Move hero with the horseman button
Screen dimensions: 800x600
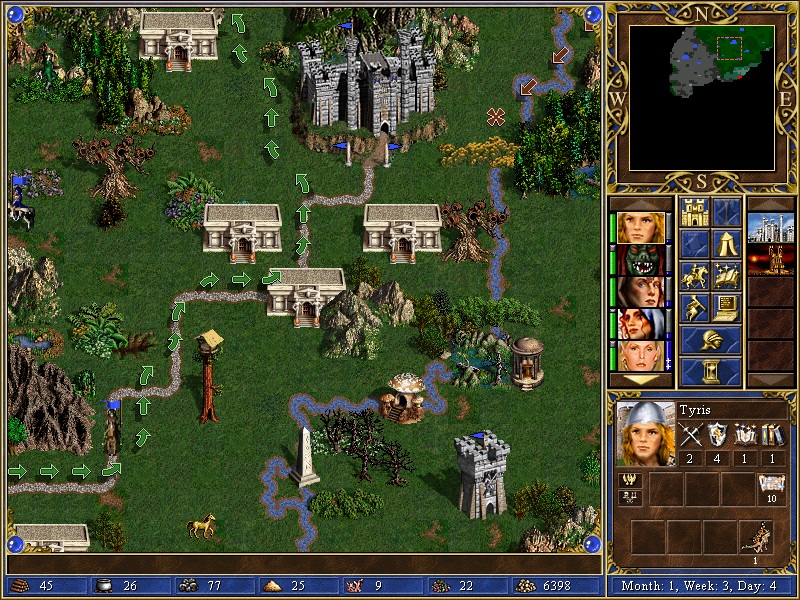point(693,275)
